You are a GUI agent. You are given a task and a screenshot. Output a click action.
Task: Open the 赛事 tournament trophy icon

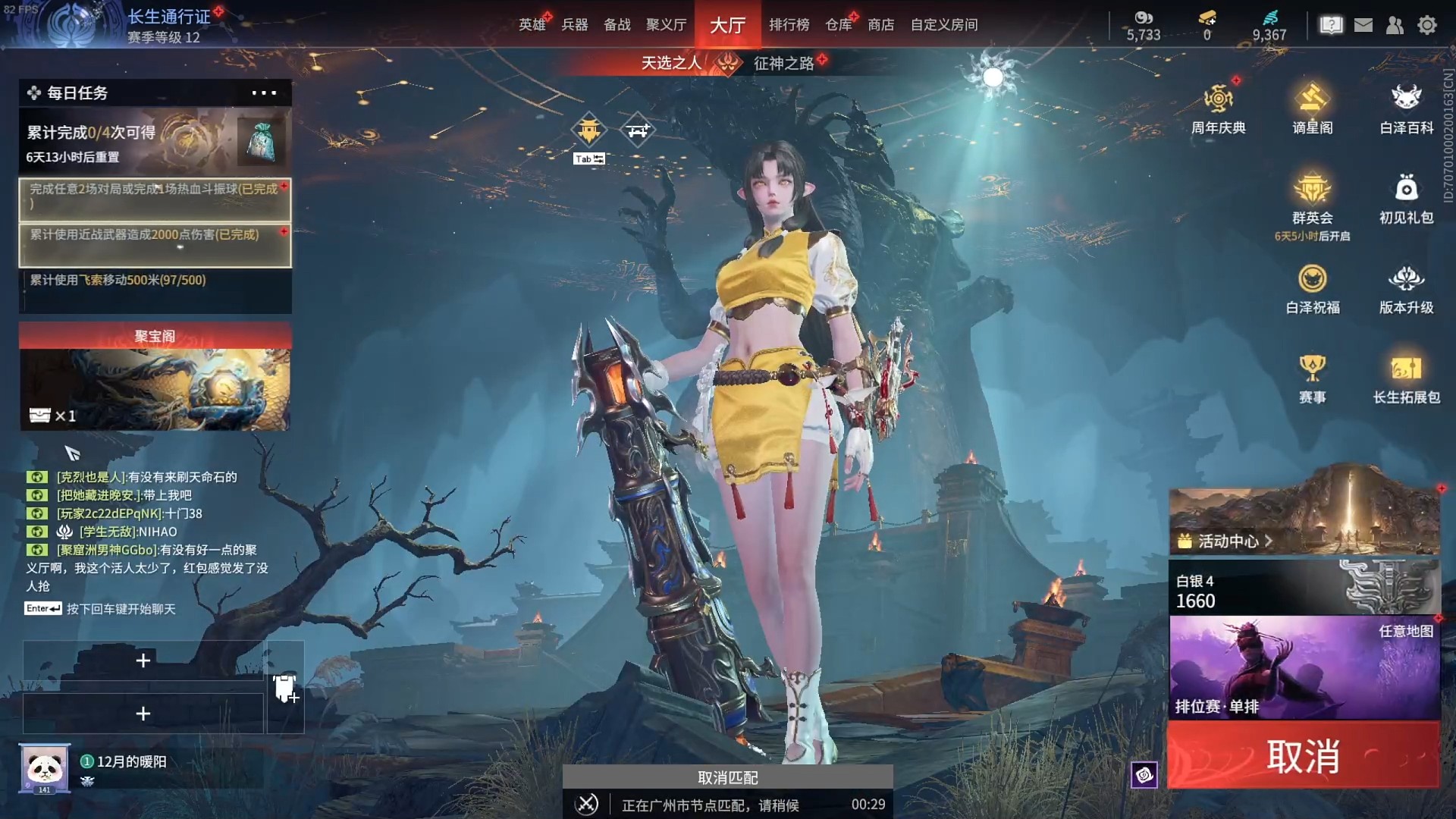point(1312,378)
